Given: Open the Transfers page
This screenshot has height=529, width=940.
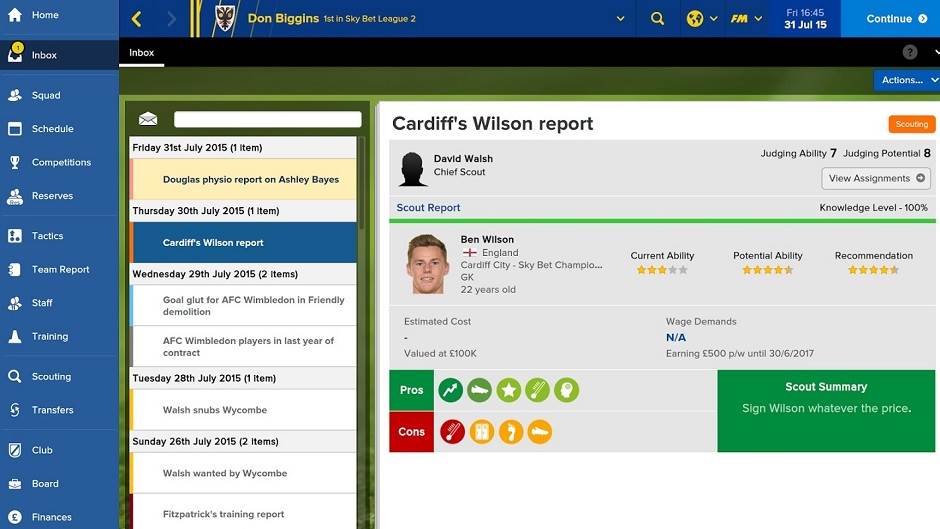Looking at the screenshot, I should click(x=52, y=410).
